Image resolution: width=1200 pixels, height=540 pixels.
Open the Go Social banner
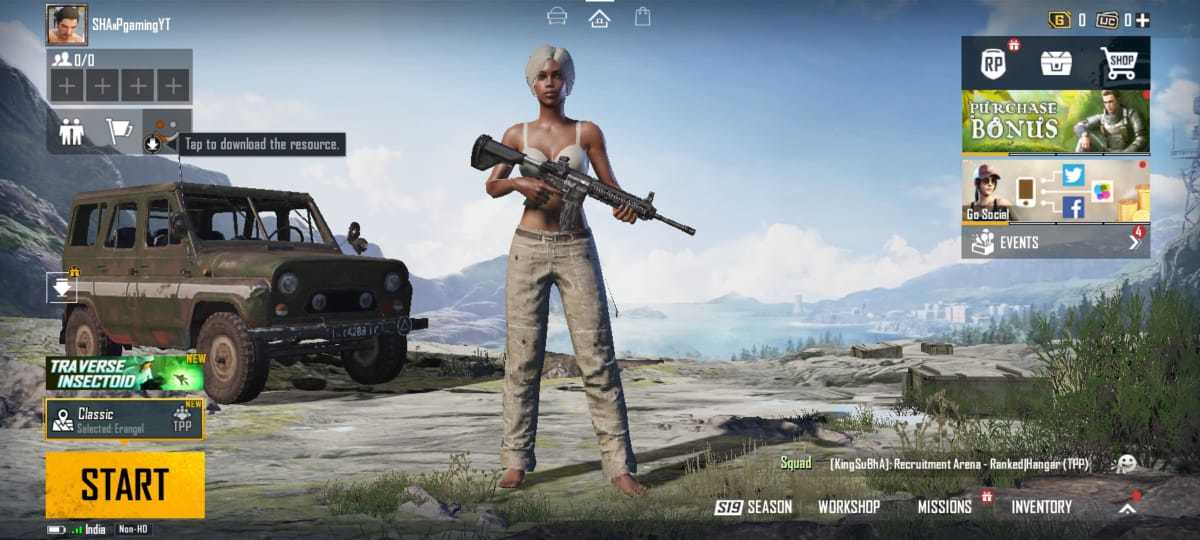pyautogui.click(x=1056, y=191)
